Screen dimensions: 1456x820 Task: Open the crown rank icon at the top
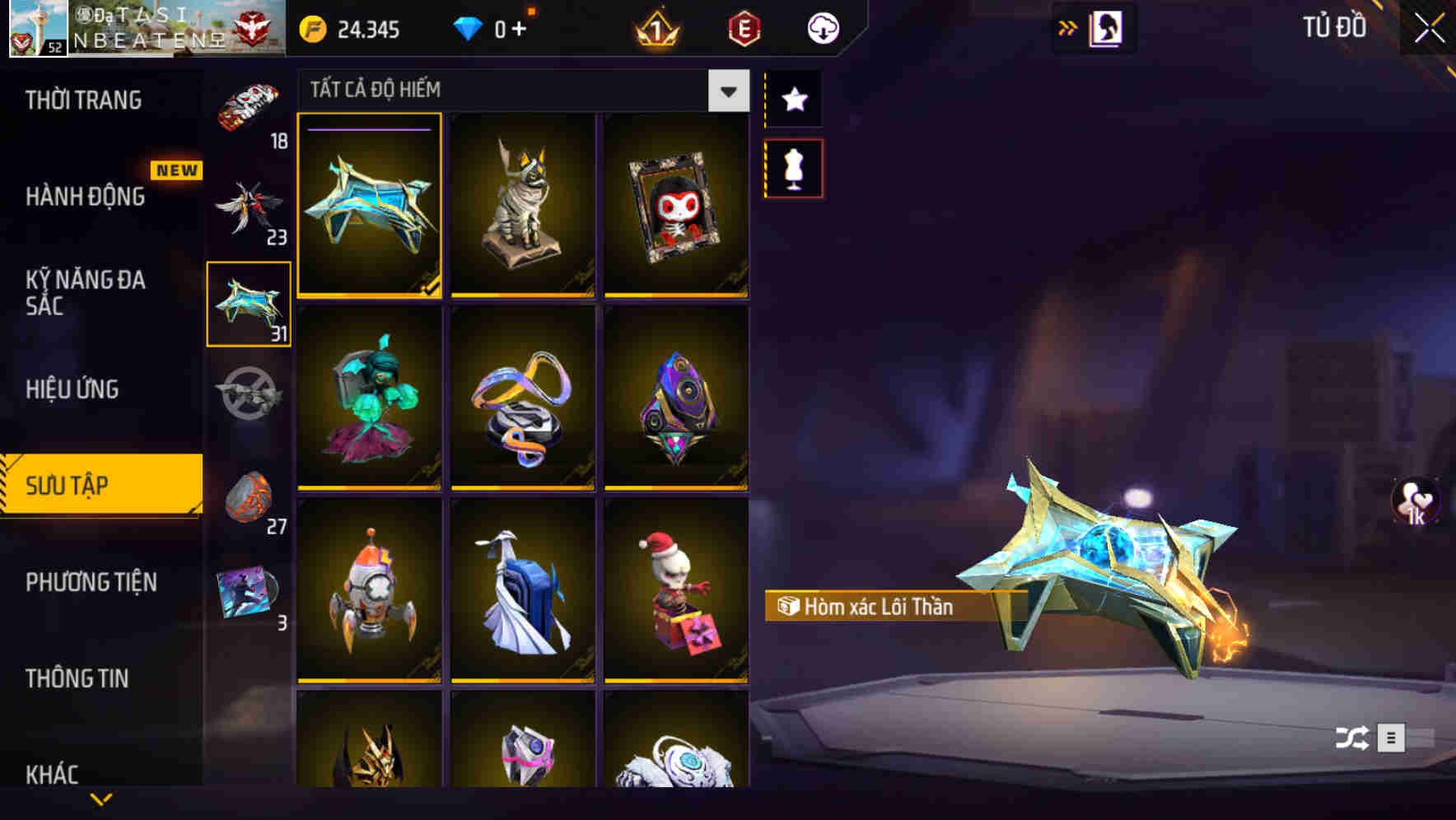pyautogui.click(x=655, y=27)
